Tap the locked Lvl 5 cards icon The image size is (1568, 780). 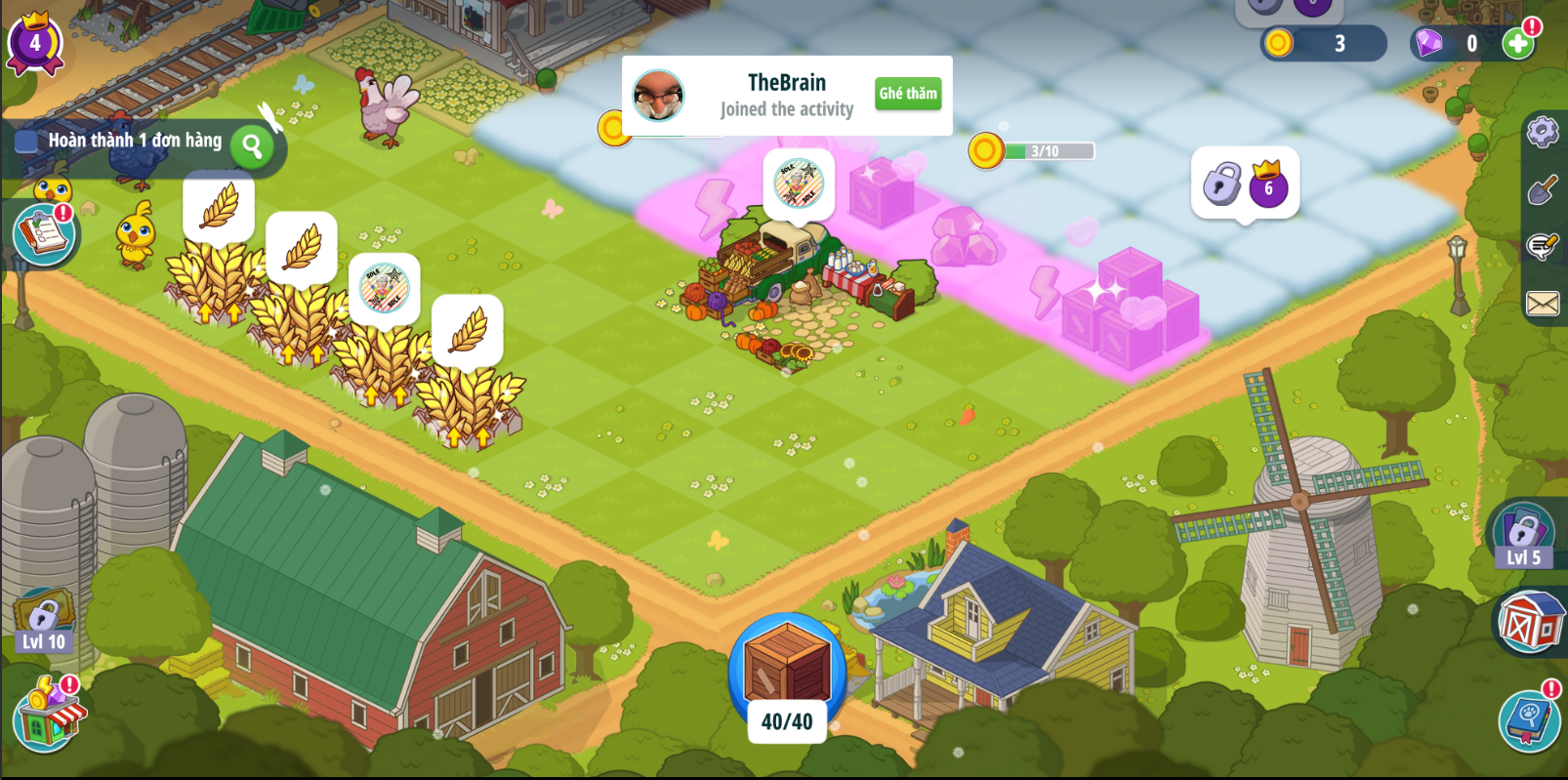1522,536
